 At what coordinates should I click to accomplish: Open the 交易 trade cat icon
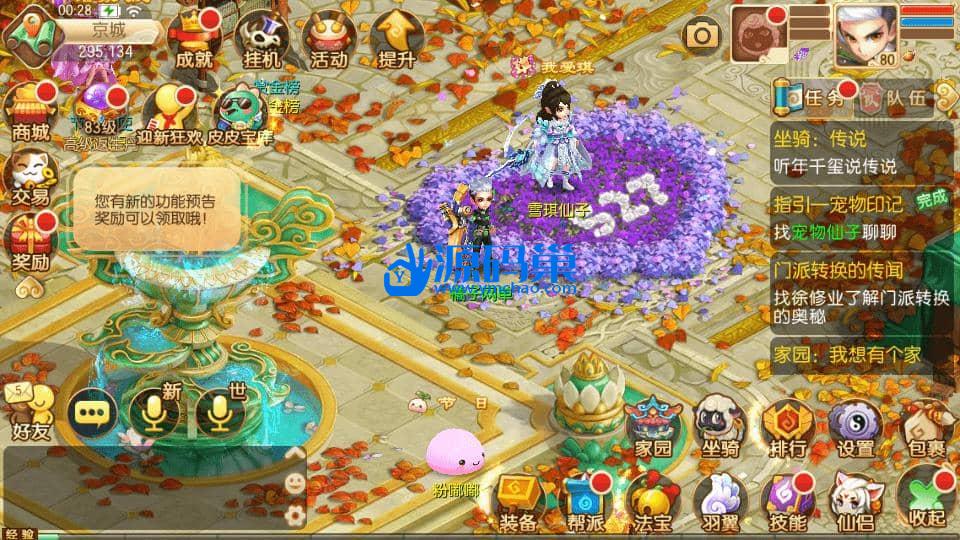pyautogui.click(x=30, y=177)
